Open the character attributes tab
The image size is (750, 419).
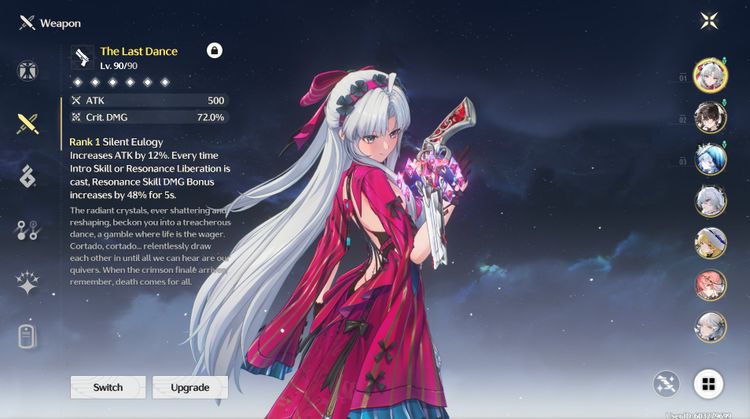(27, 71)
